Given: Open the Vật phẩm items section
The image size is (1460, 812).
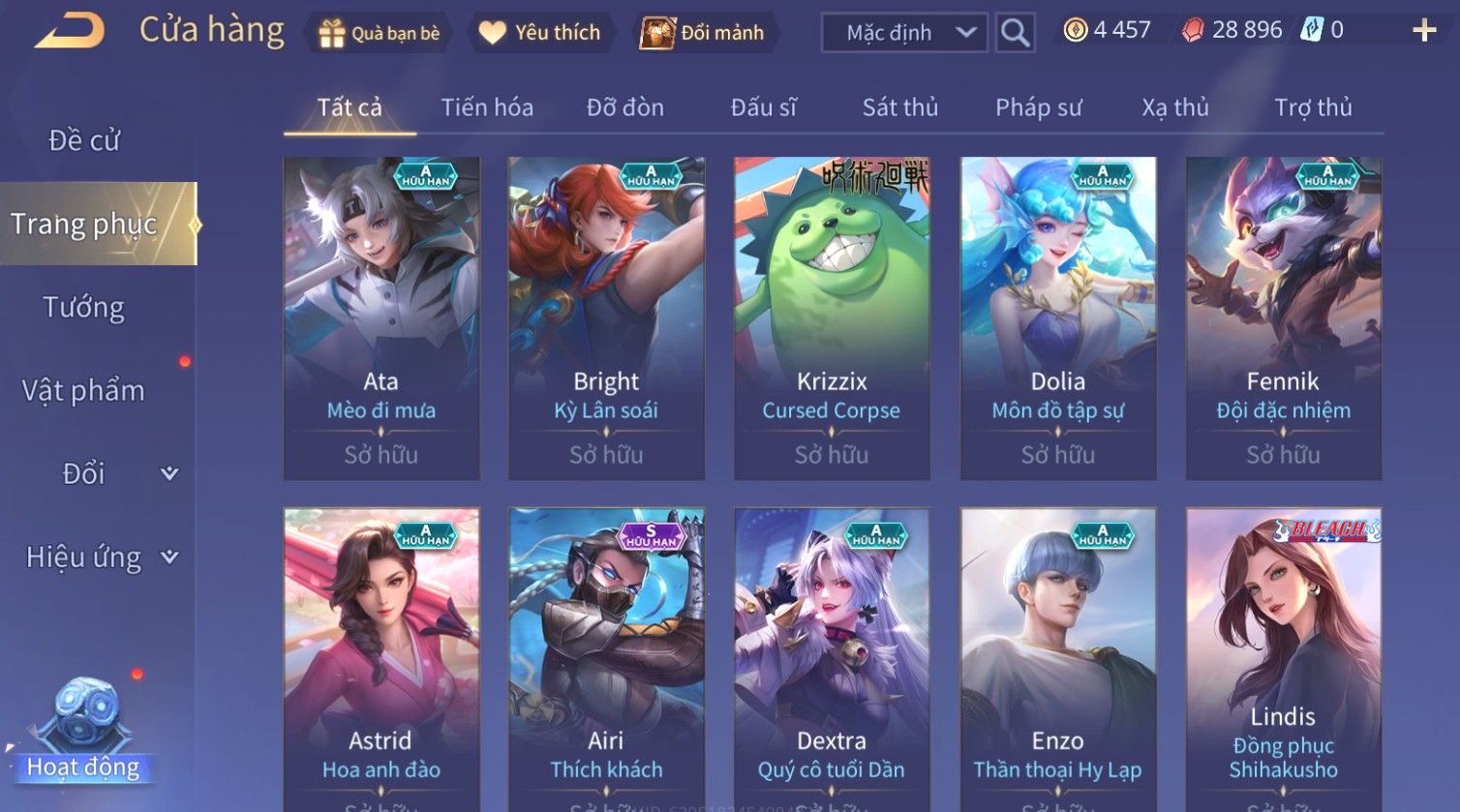Looking at the screenshot, I should [x=84, y=391].
